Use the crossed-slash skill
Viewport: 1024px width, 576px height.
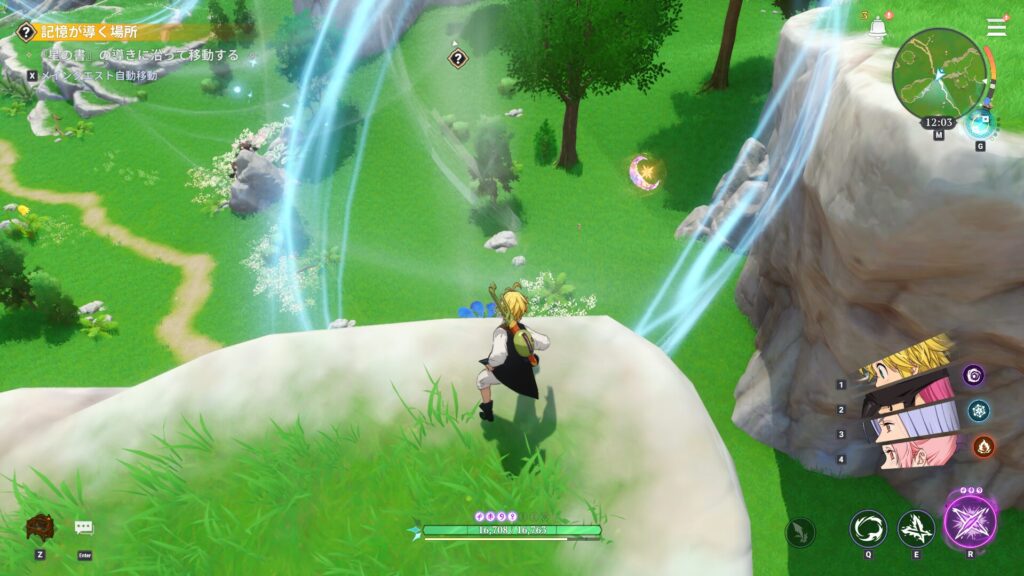[x=916, y=528]
